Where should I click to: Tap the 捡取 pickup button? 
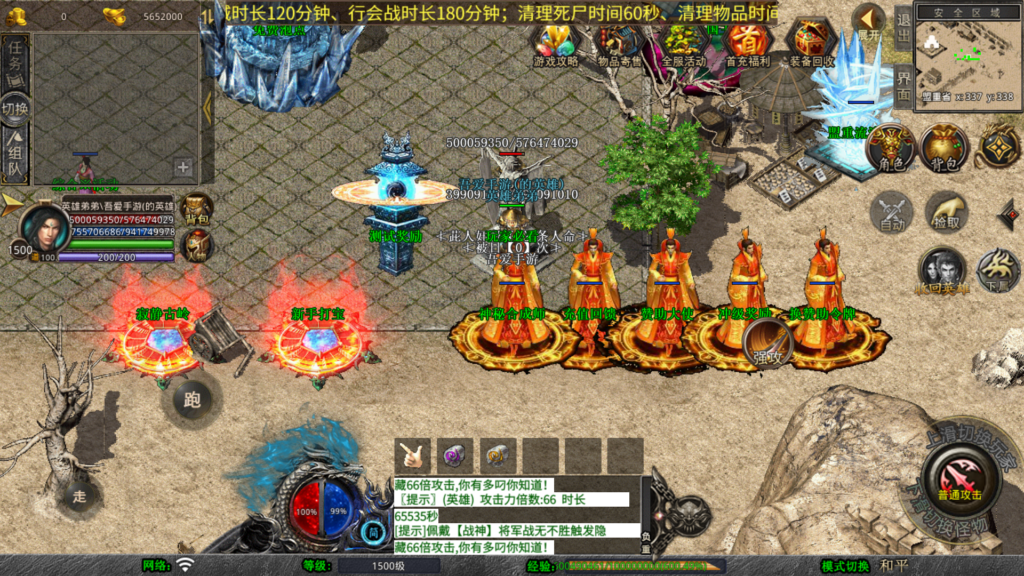[x=945, y=211]
